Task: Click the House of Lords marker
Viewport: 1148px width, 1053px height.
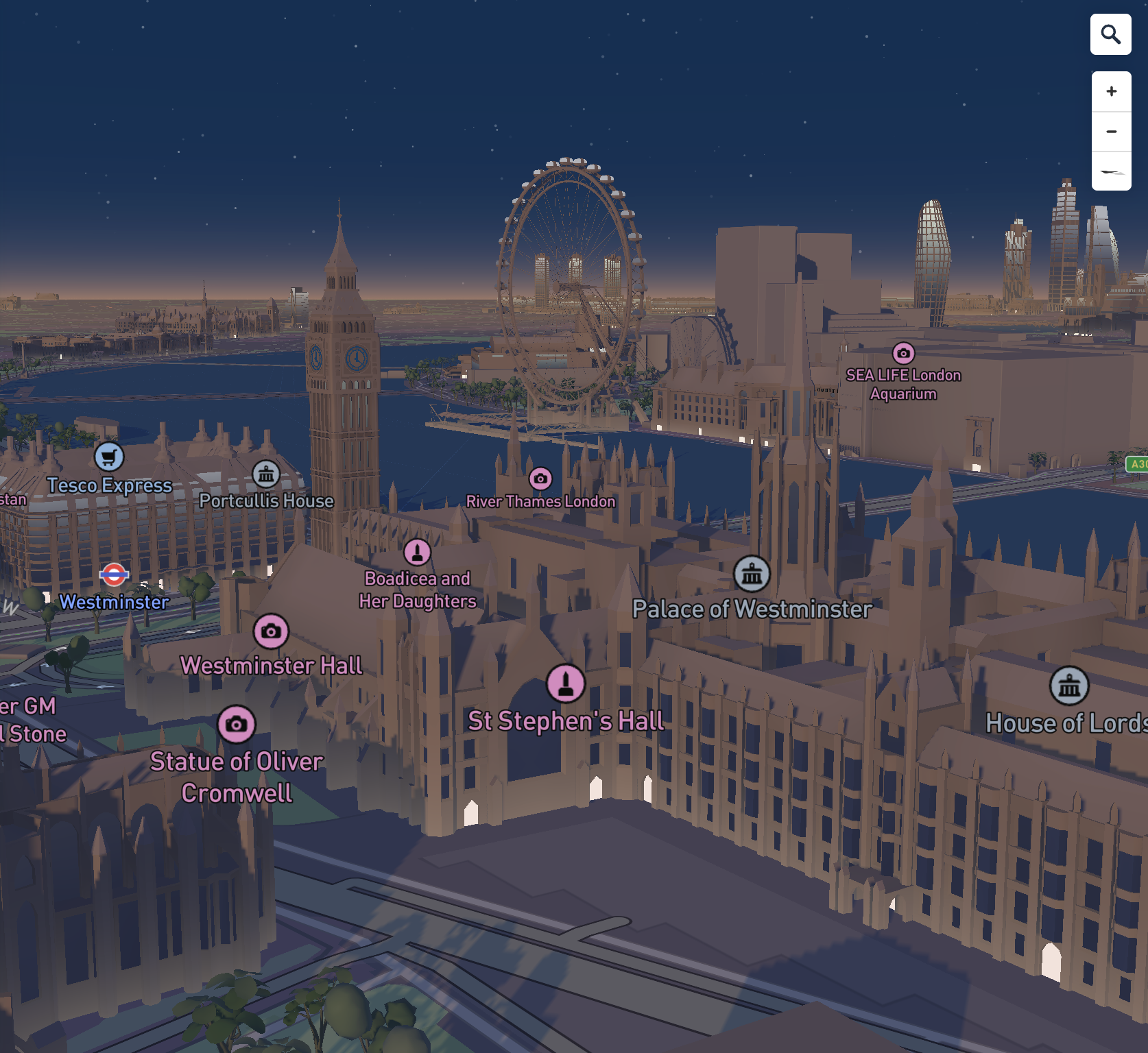Action: tap(1069, 686)
